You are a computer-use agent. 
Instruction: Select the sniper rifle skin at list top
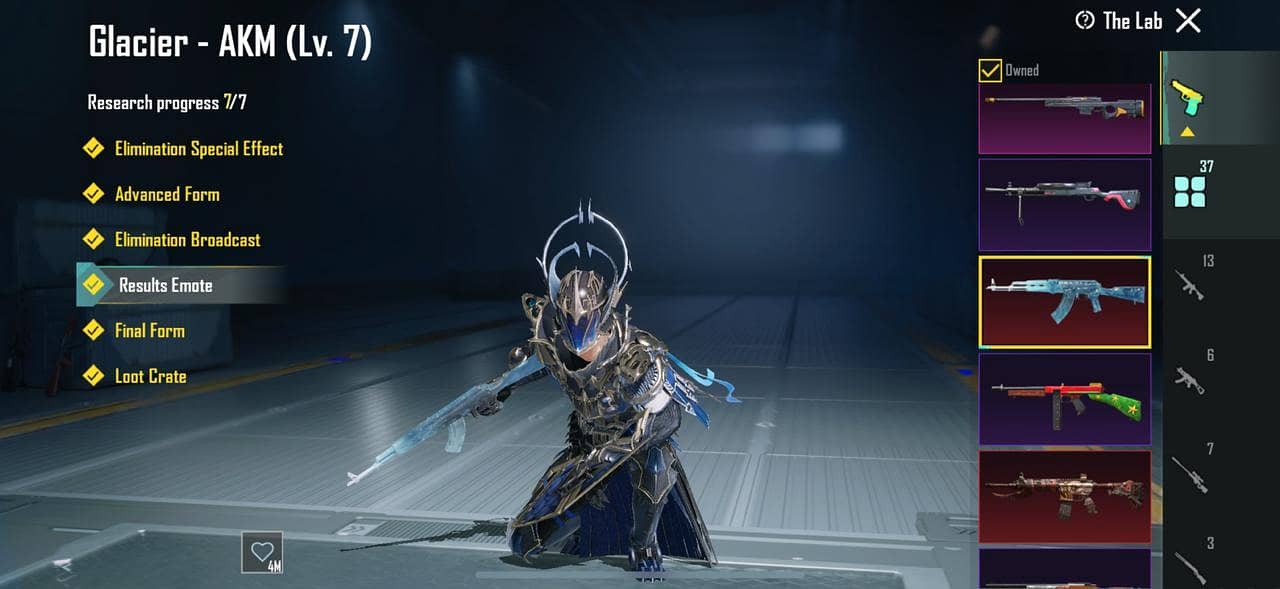click(x=1064, y=117)
